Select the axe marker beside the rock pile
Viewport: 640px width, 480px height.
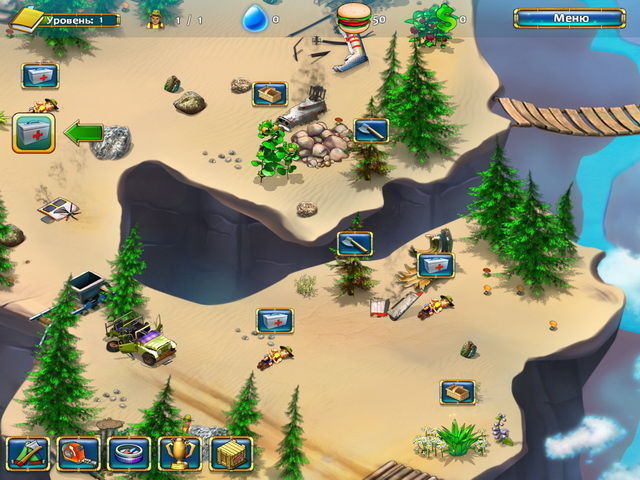[x=370, y=130]
